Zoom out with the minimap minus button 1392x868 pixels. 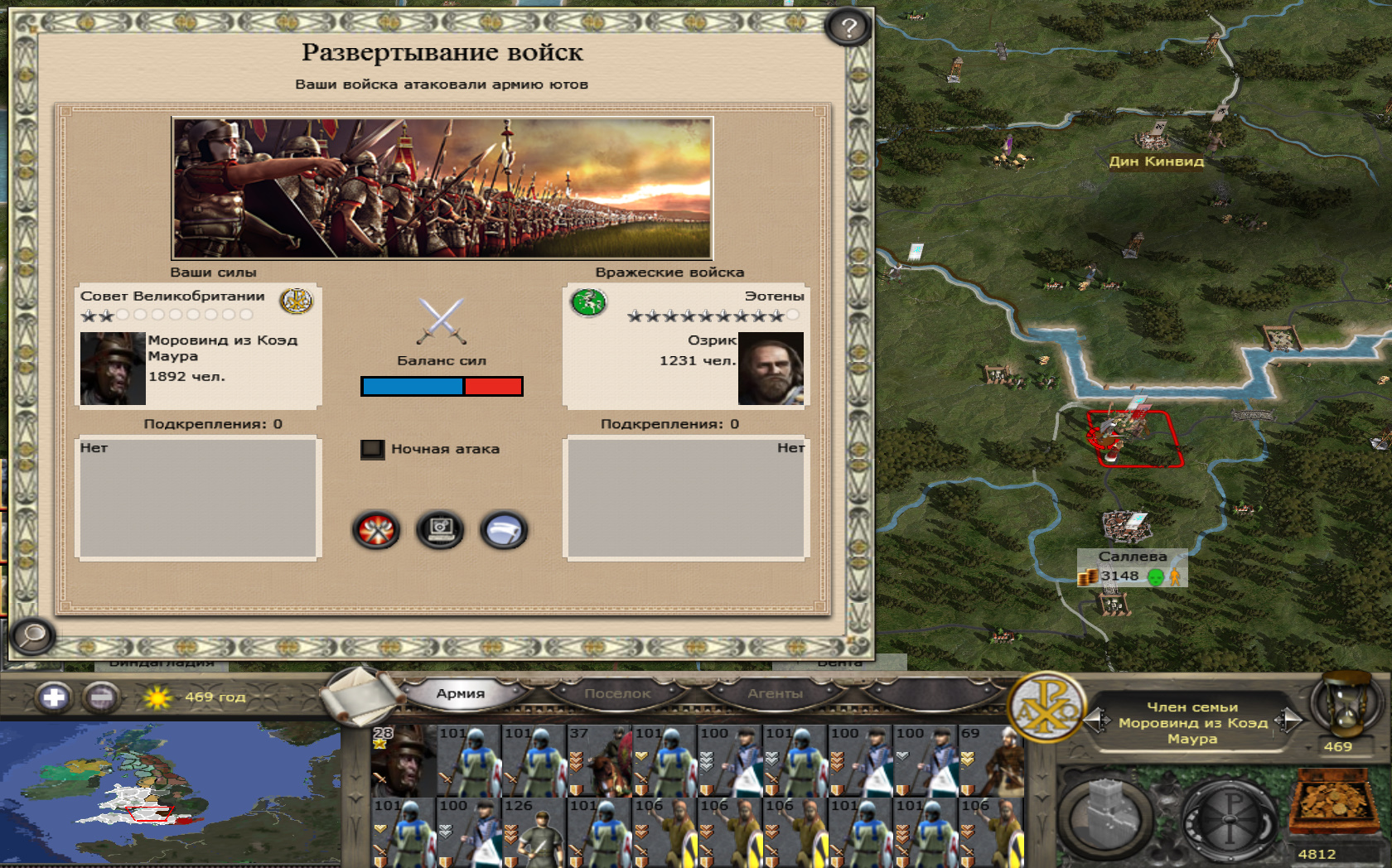coord(102,697)
